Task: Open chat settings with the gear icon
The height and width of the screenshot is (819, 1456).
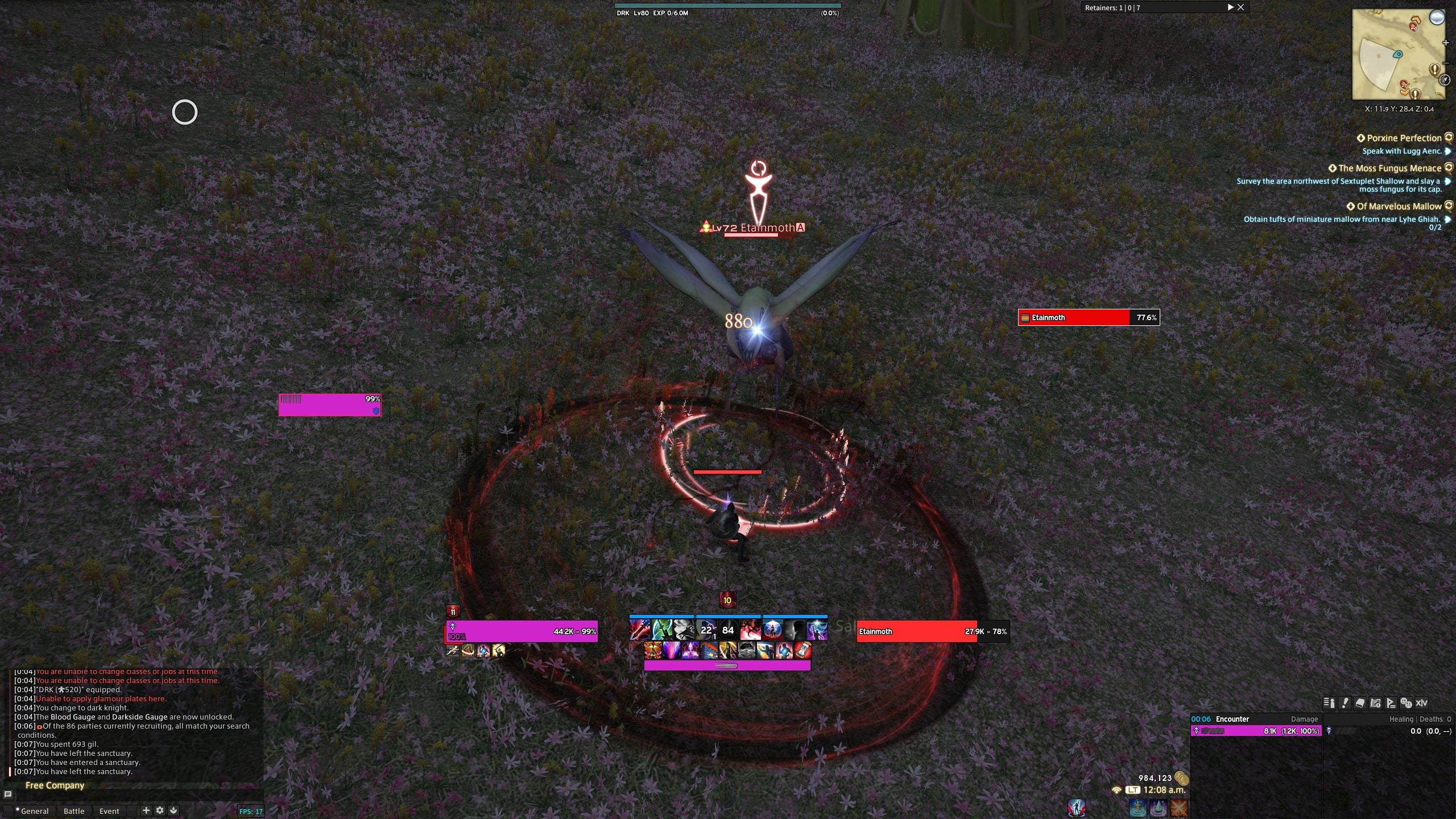Action: [x=160, y=810]
